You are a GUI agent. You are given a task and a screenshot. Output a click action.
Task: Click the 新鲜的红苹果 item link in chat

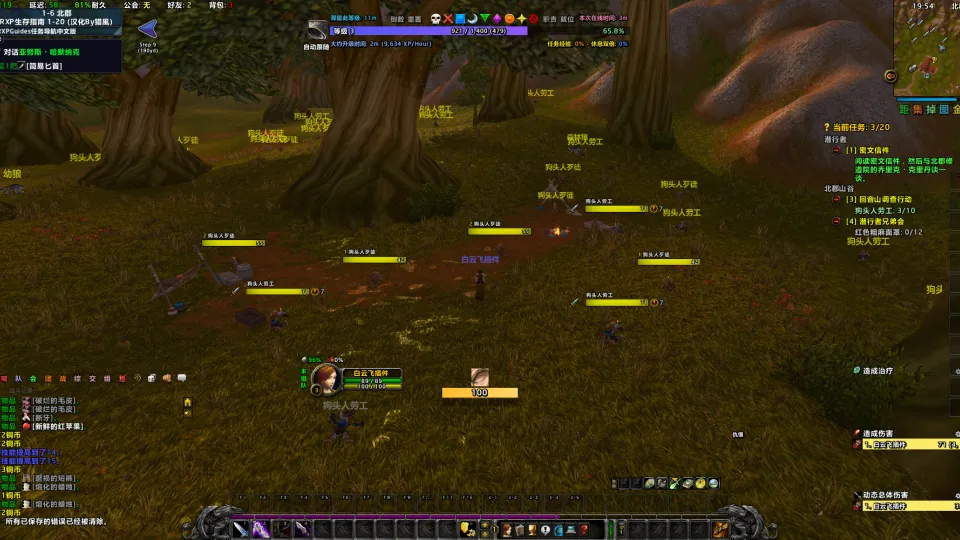[60, 426]
